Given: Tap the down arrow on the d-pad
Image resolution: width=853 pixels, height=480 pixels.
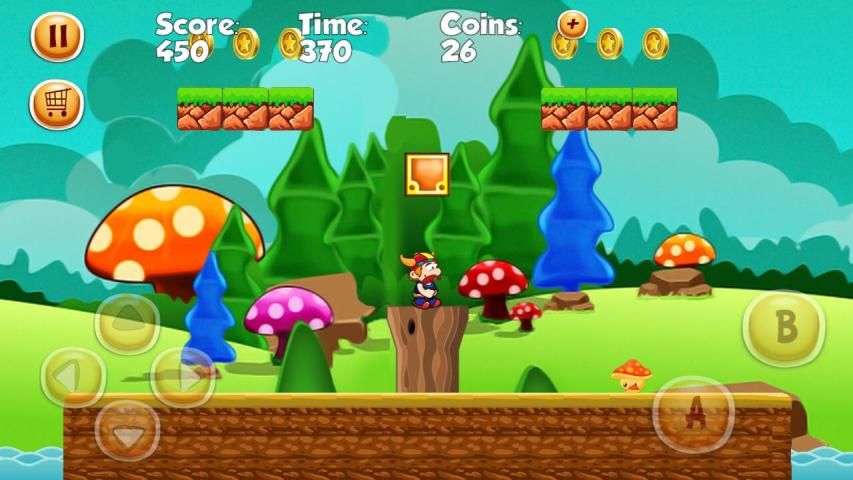Looking at the screenshot, I should click(x=127, y=430).
